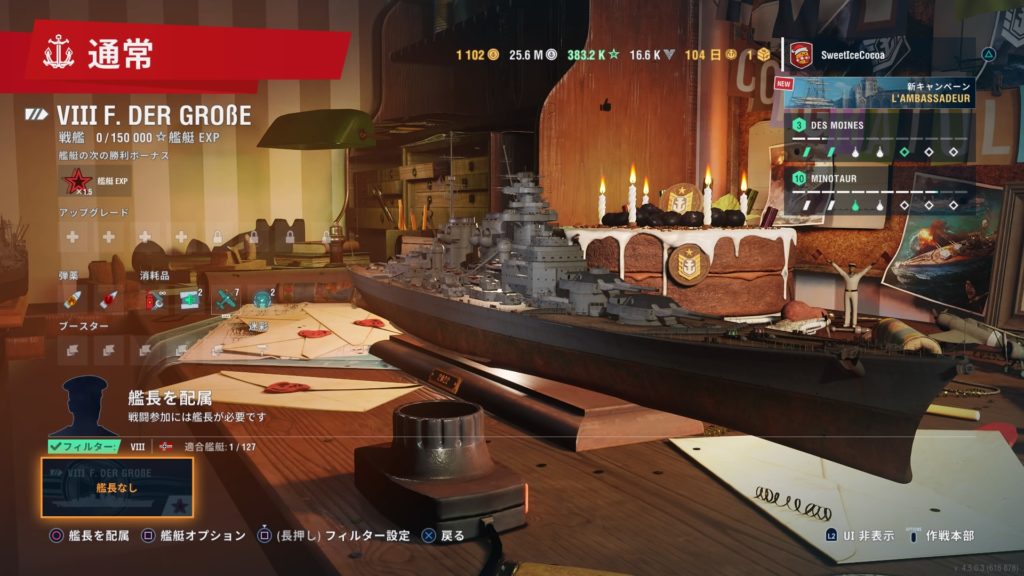Open the ship EXP victory bonus star

click(x=76, y=182)
